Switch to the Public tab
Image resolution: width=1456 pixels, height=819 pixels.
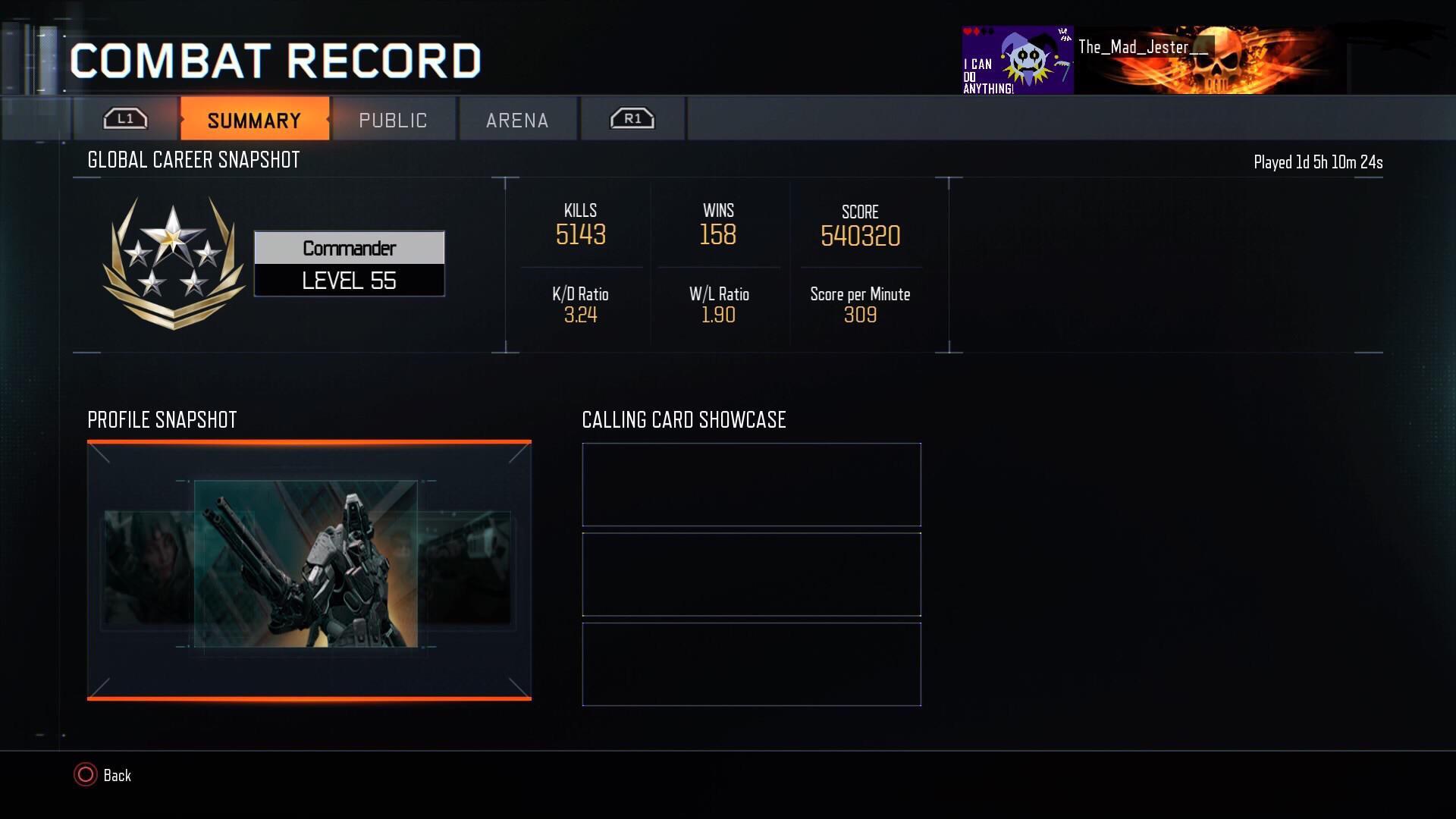pyautogui.click(x=393, y=119)
